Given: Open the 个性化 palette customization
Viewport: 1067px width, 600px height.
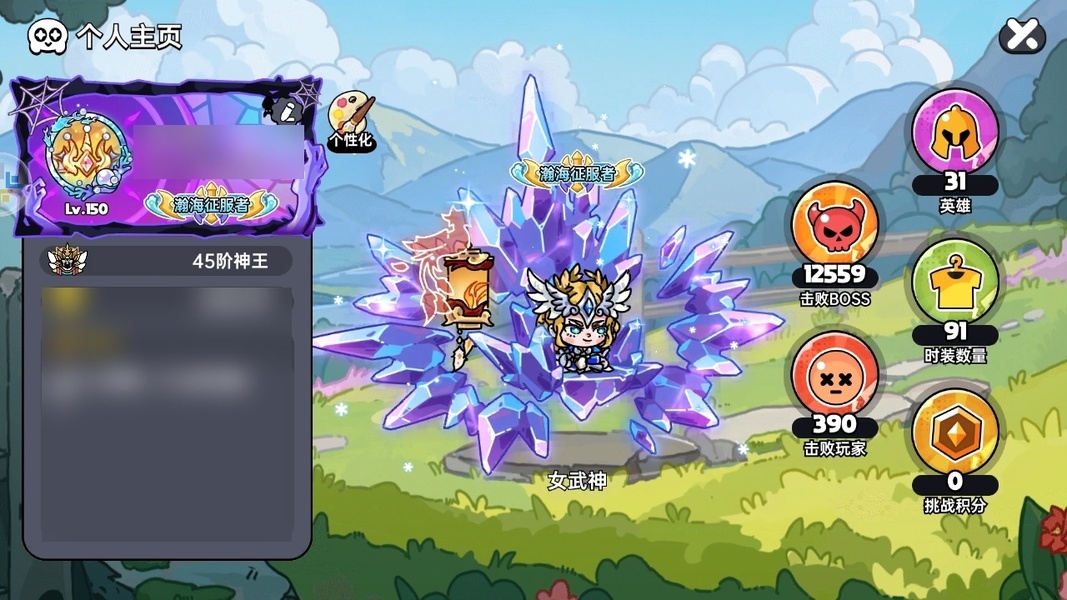Looking at the screenshot, I should 349,118.
